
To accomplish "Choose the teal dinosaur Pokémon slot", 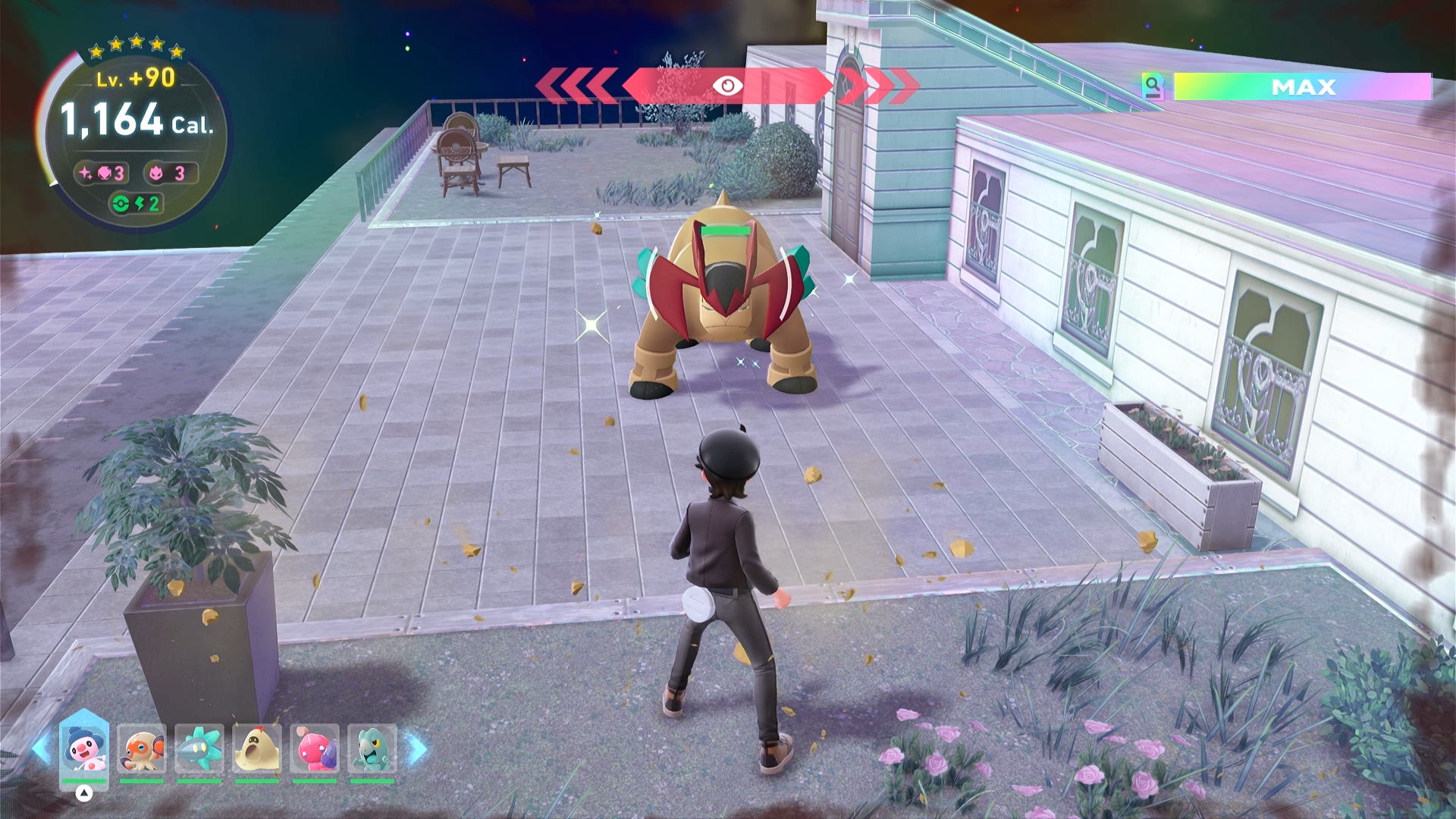I will (x=372, y=749).
